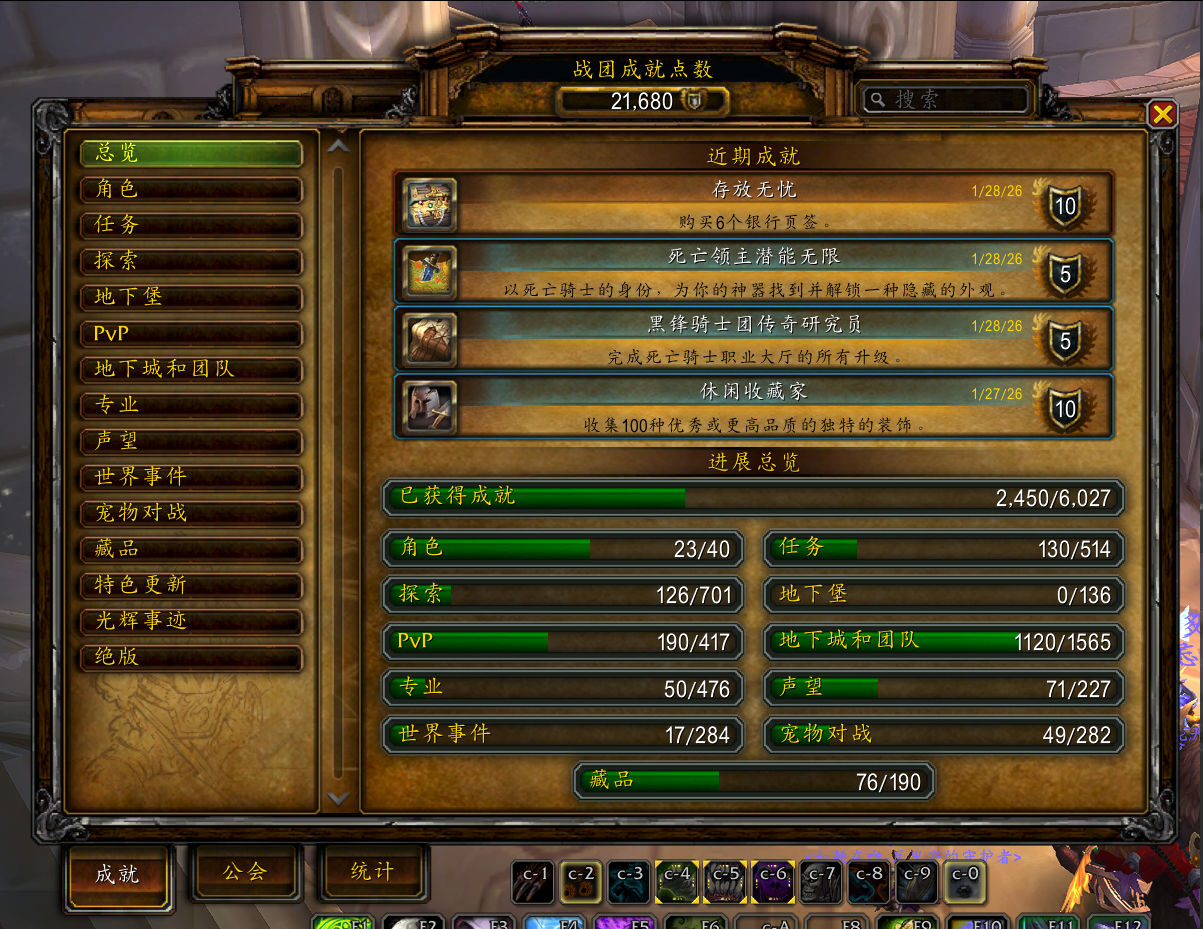Viewport: 1203px width, 929px height.
Task: Open the 宠物对战 sidebar category
Action: 191,513
